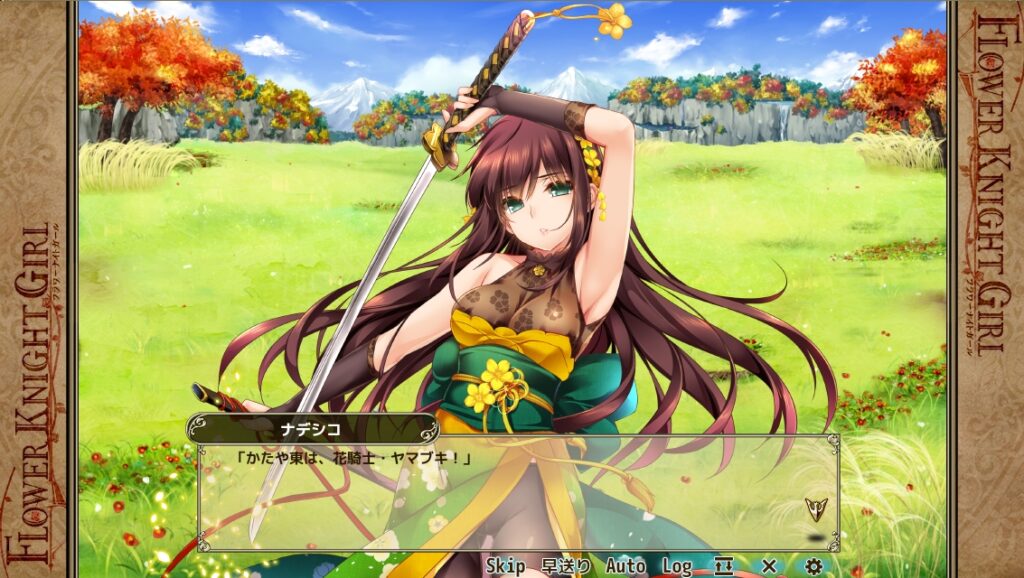Click the text window resize arrows icon
Image resolution: width=1024 pixels, height=578 pixels.
tap(723, 566)
